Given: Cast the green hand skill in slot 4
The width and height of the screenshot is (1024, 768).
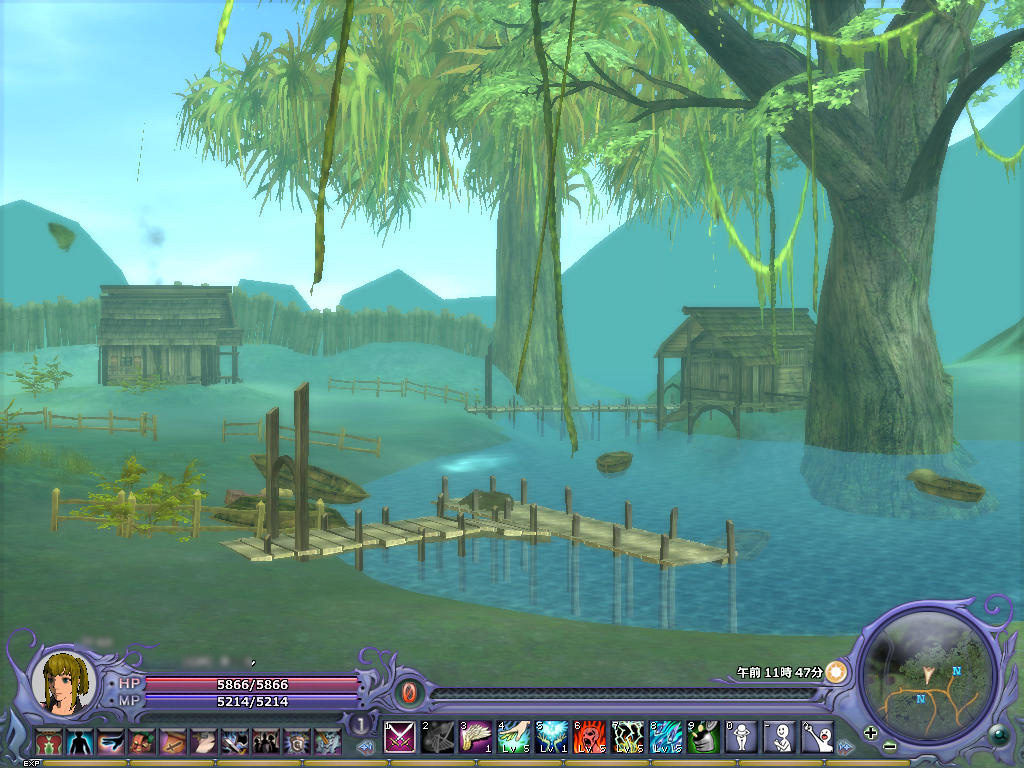Looking at the screenshot, I should tap(513, 737).
